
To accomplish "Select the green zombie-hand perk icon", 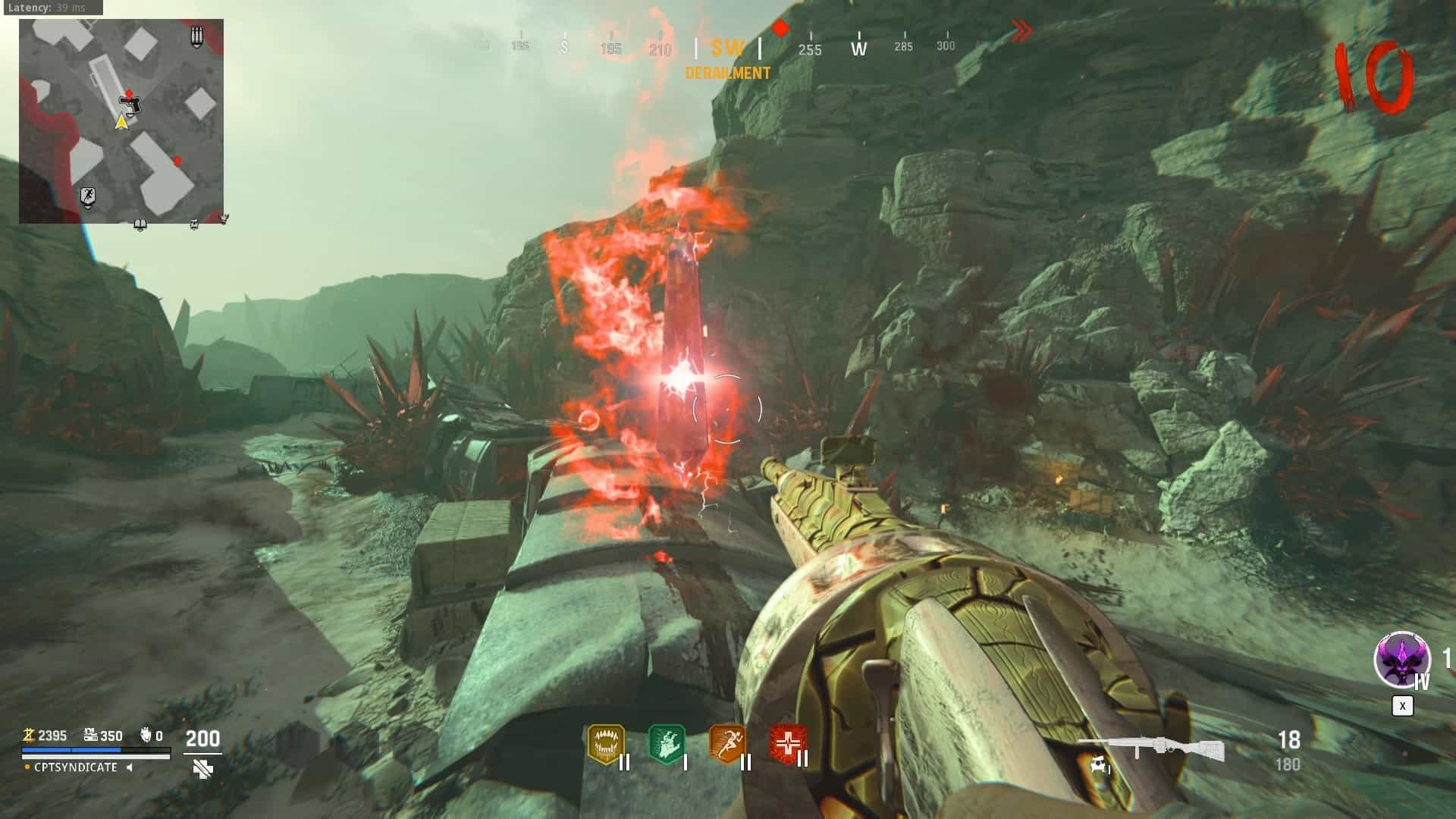I will point(667,745).
